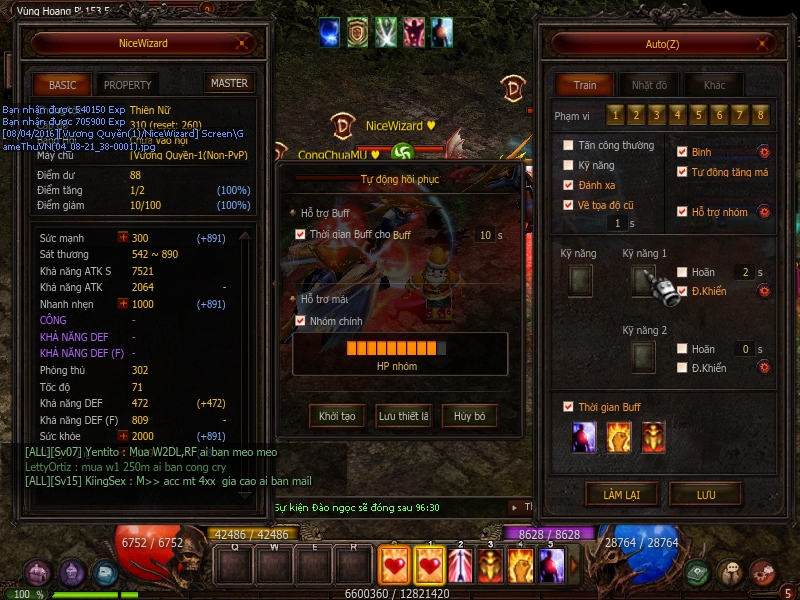Switch to the Nhặt đồ tab
Viewport: 800px width, 600px height.
649,85
